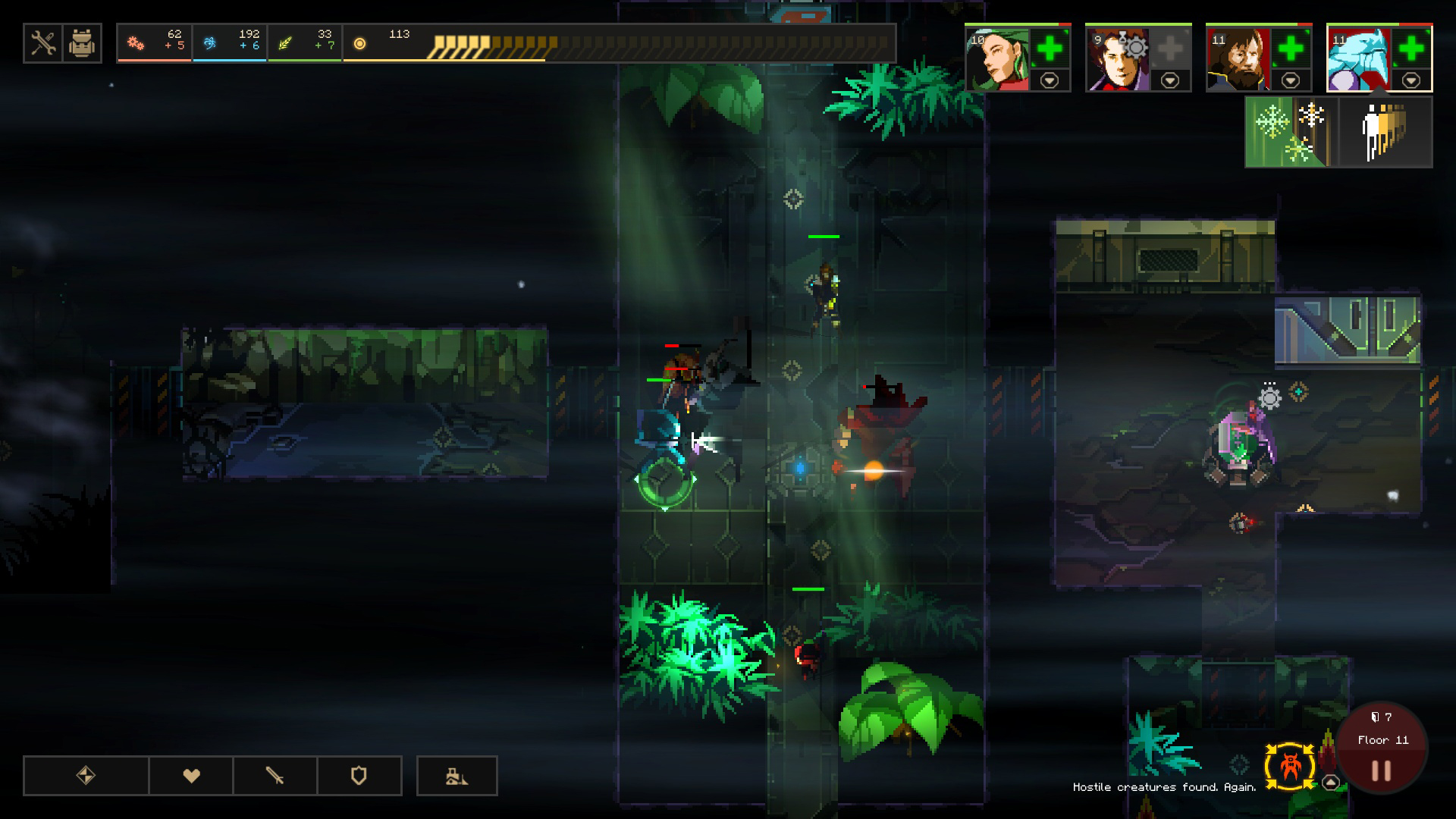1456x819 pixels.
Task: Heal the green-haired hero with plus button
Action: pyautogui.click(x=1050, y=49)
